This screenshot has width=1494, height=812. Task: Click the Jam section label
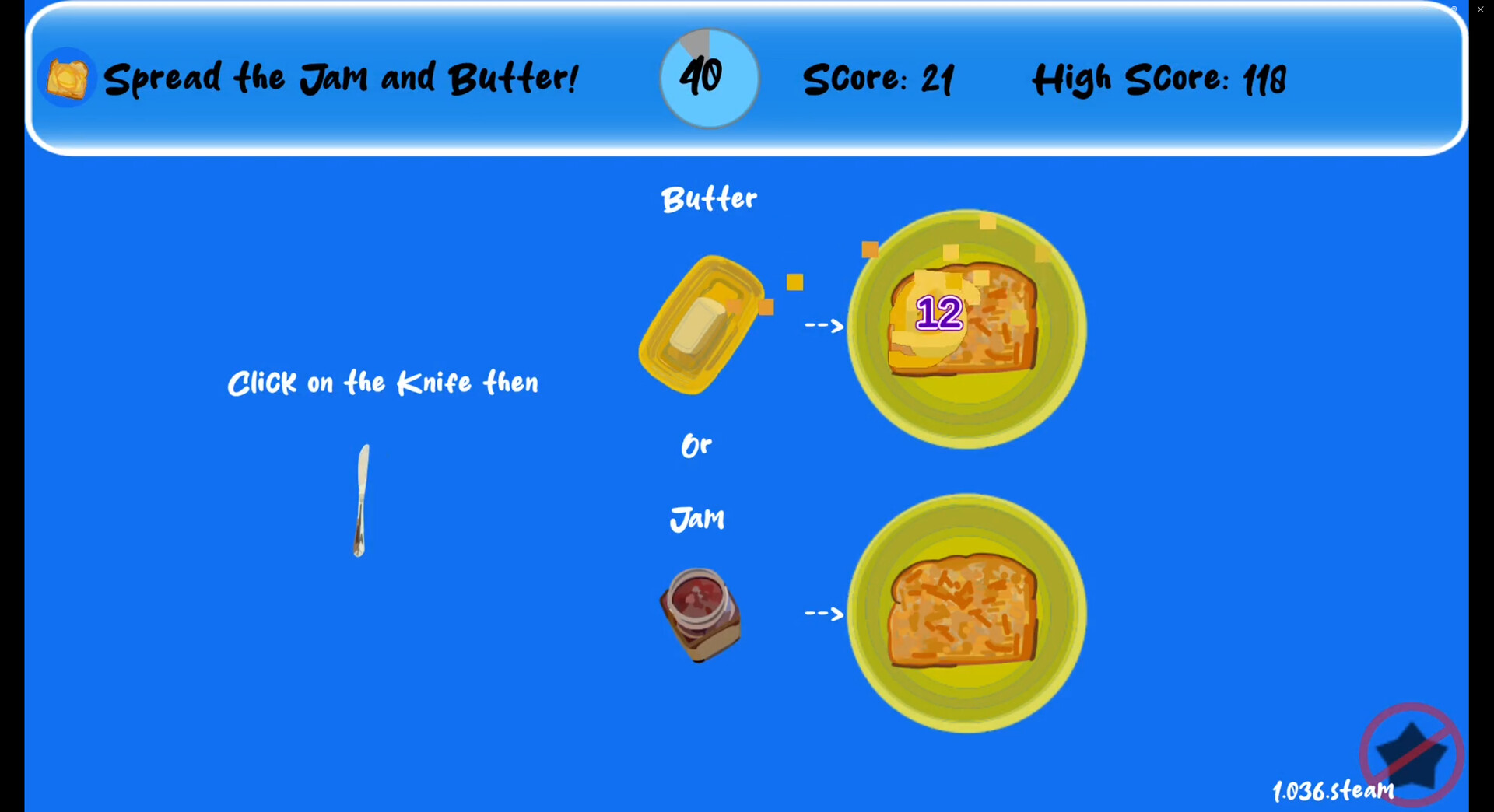(696, 518)
